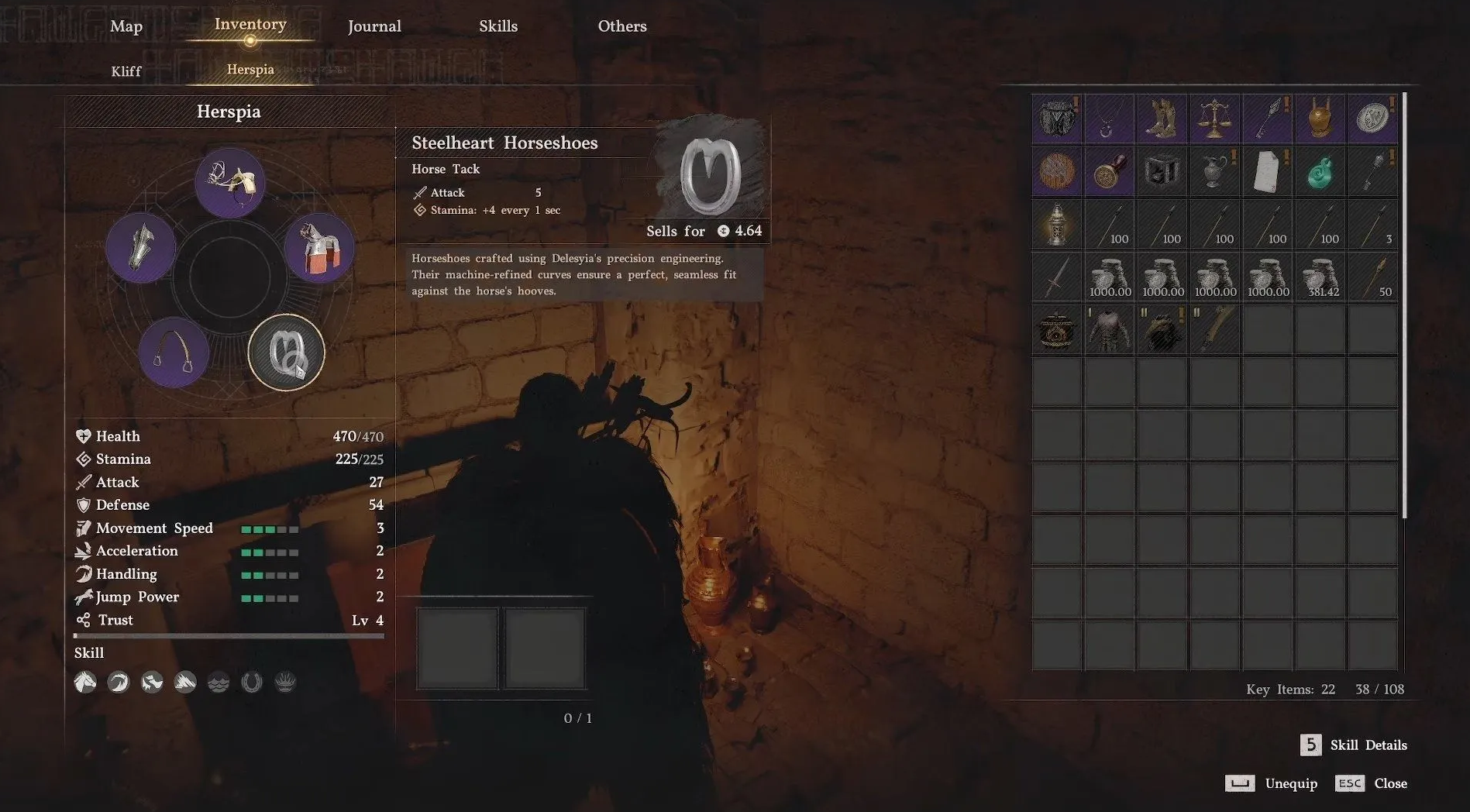The width and height of the screenshot is (1470, 812).
Task: Select the glowing lantern item
Action: pyautogui.click(x=1056, y=224)
